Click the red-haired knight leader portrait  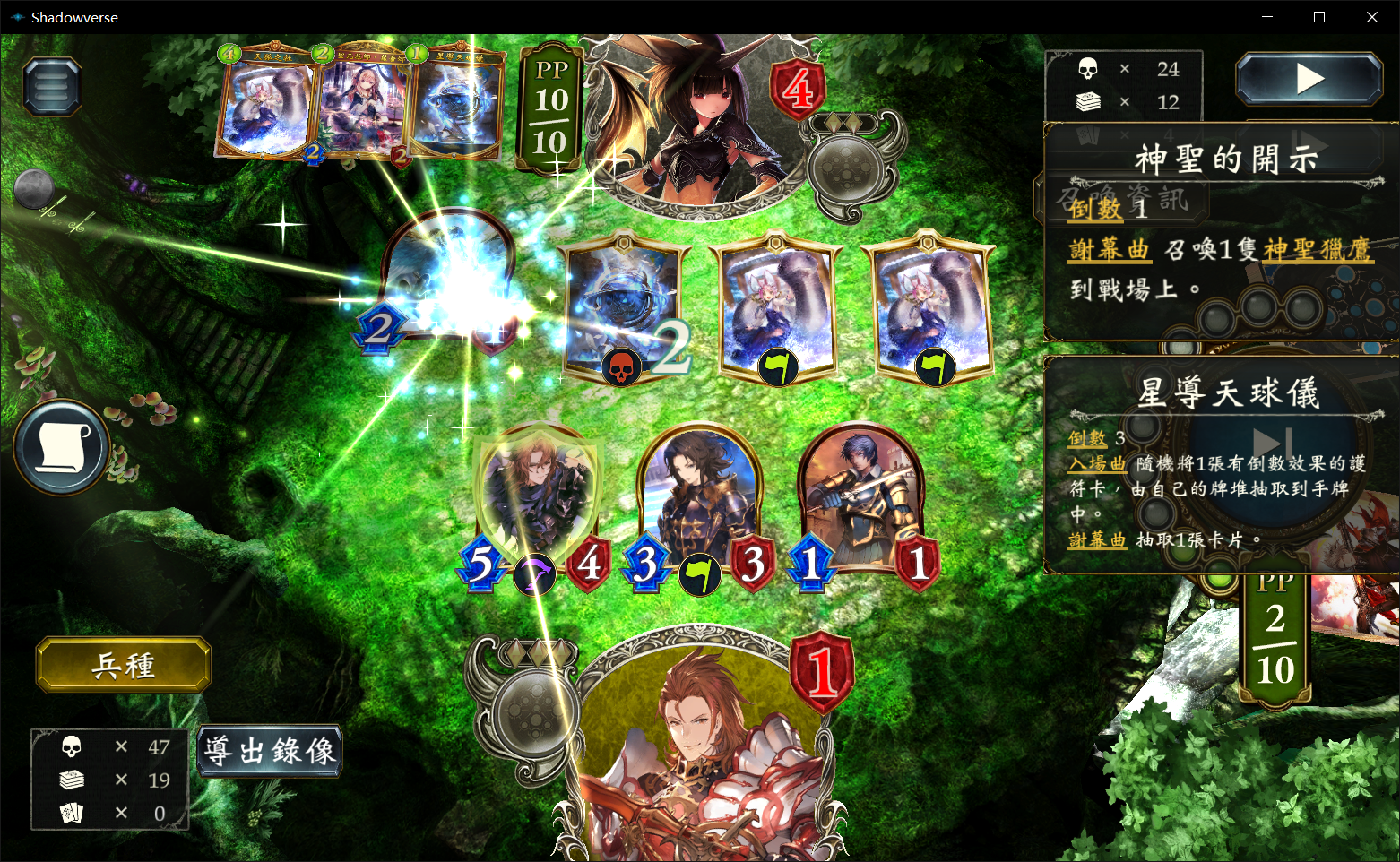699,753
